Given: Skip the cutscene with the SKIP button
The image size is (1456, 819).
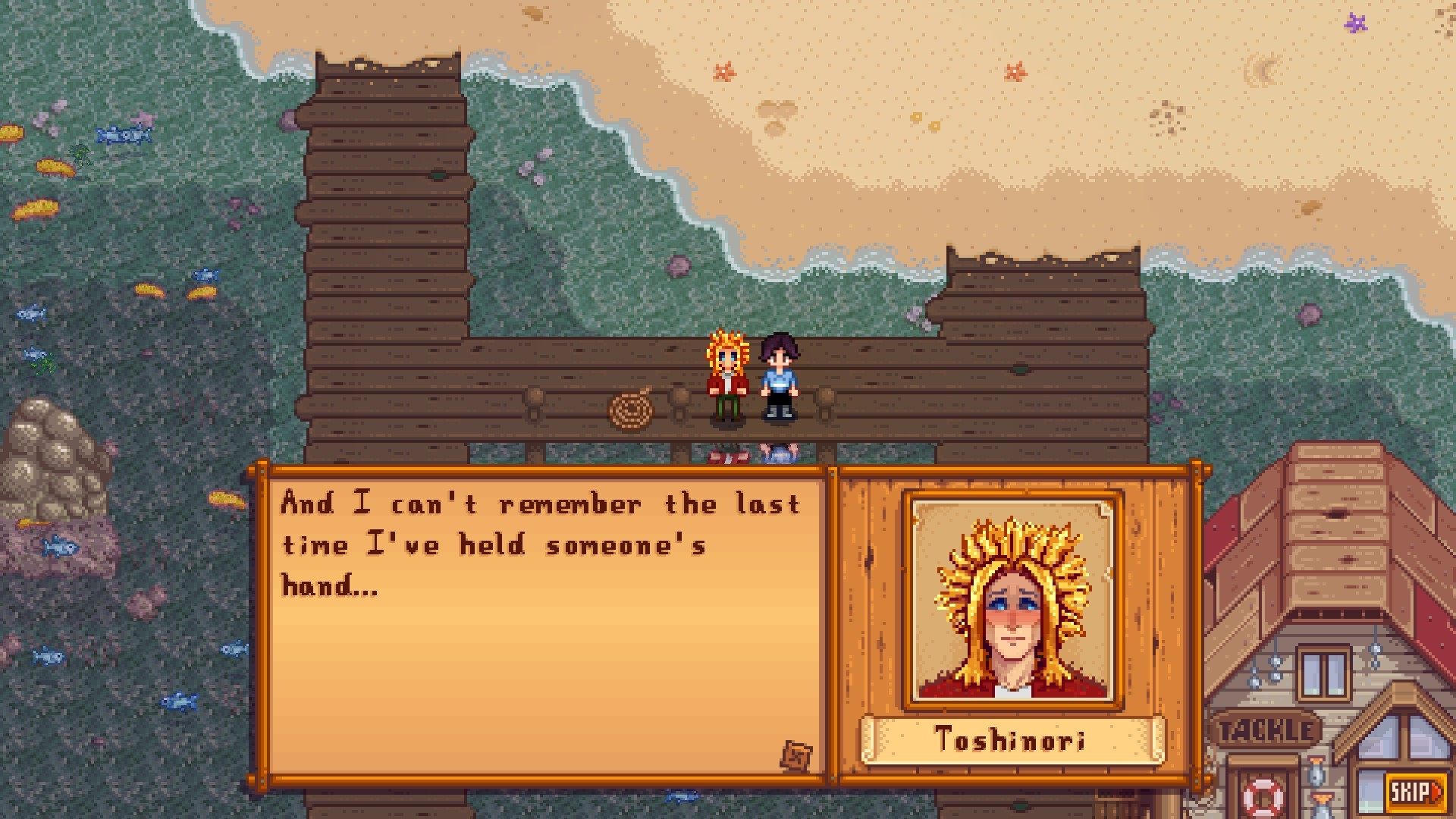Looking at the screenshot, I should [x=1415, y=792].
